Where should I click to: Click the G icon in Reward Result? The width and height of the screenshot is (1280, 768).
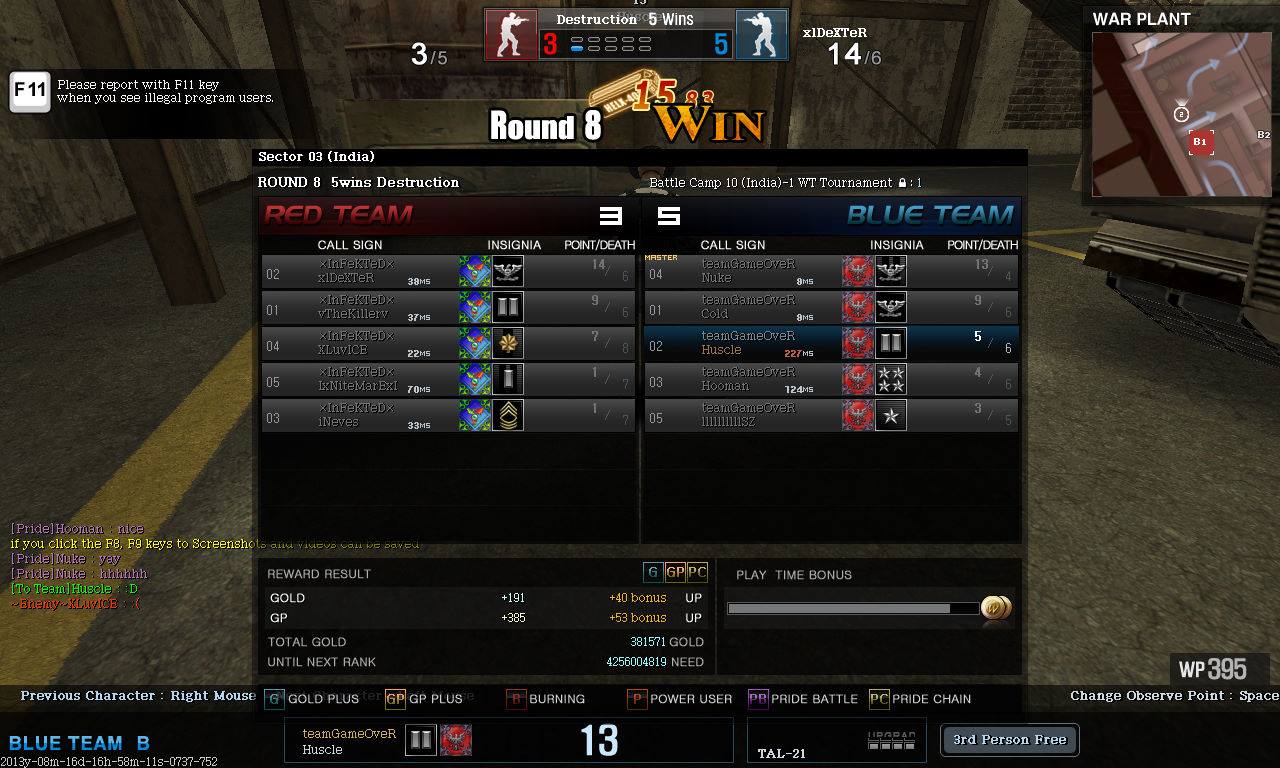(653, 572)
